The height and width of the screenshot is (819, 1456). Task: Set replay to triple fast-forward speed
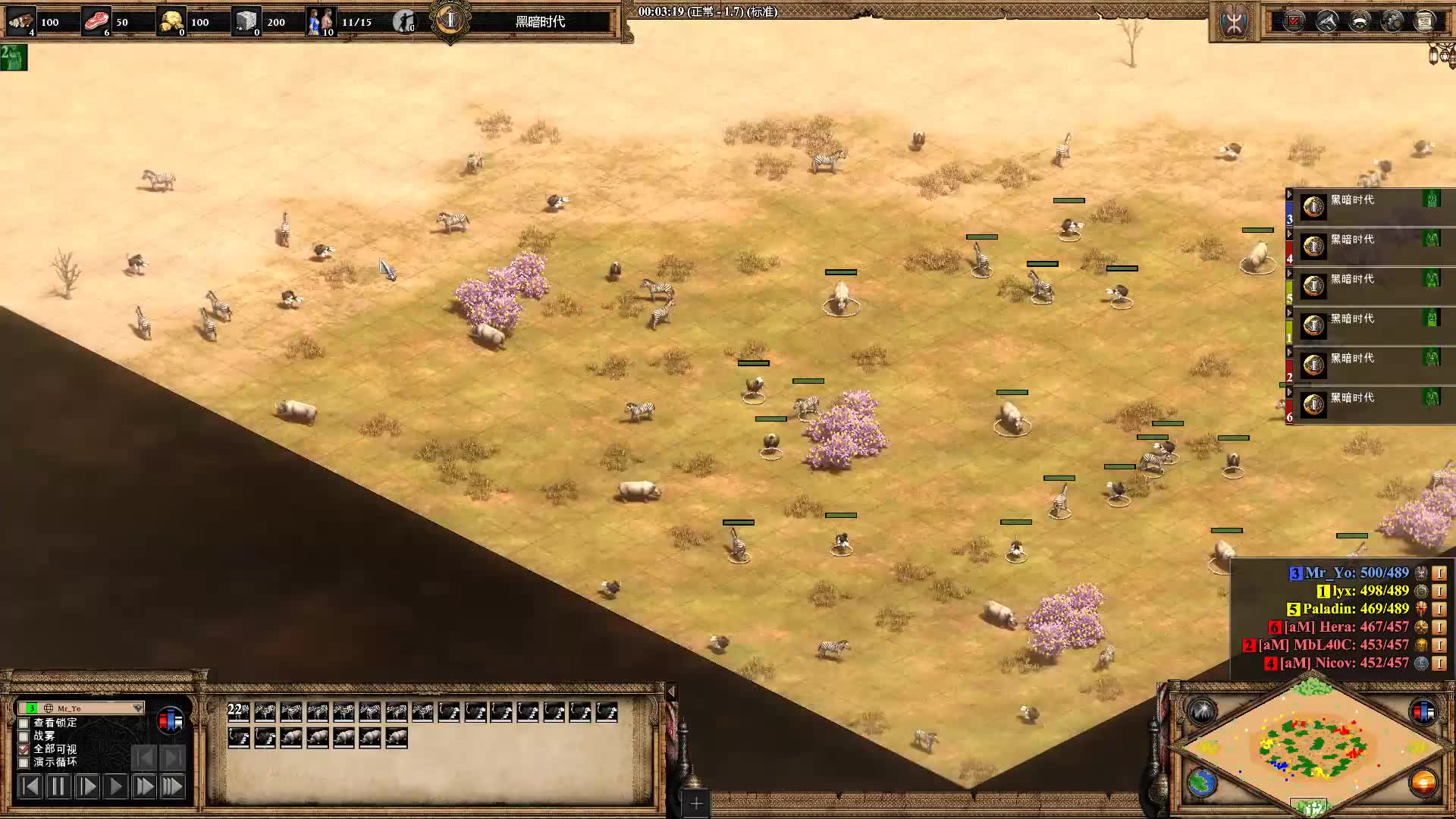pyautogui.click(x=173, y=786)
